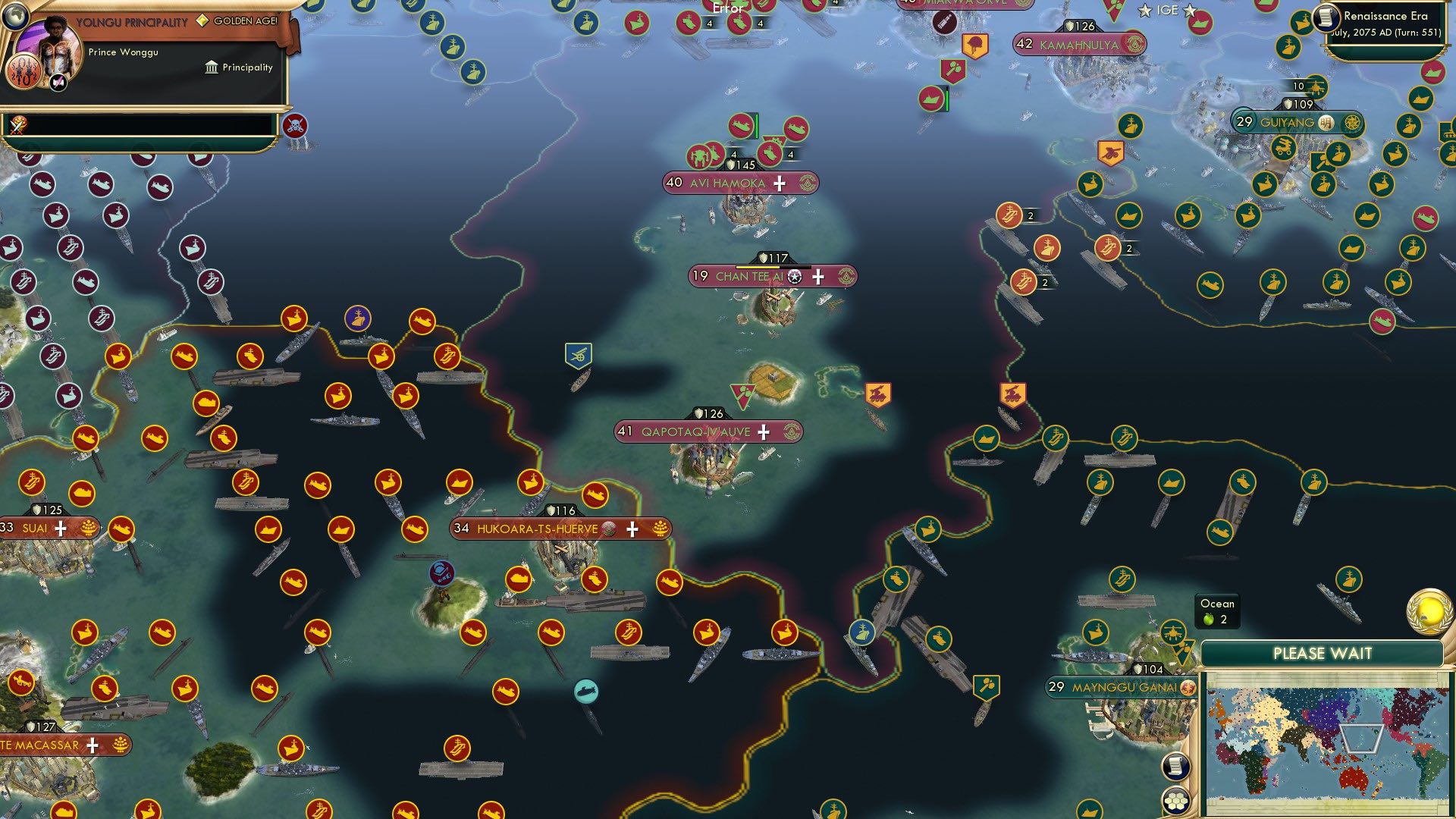Click the globe icon in the top-left corner

click(x=14, y=17)
